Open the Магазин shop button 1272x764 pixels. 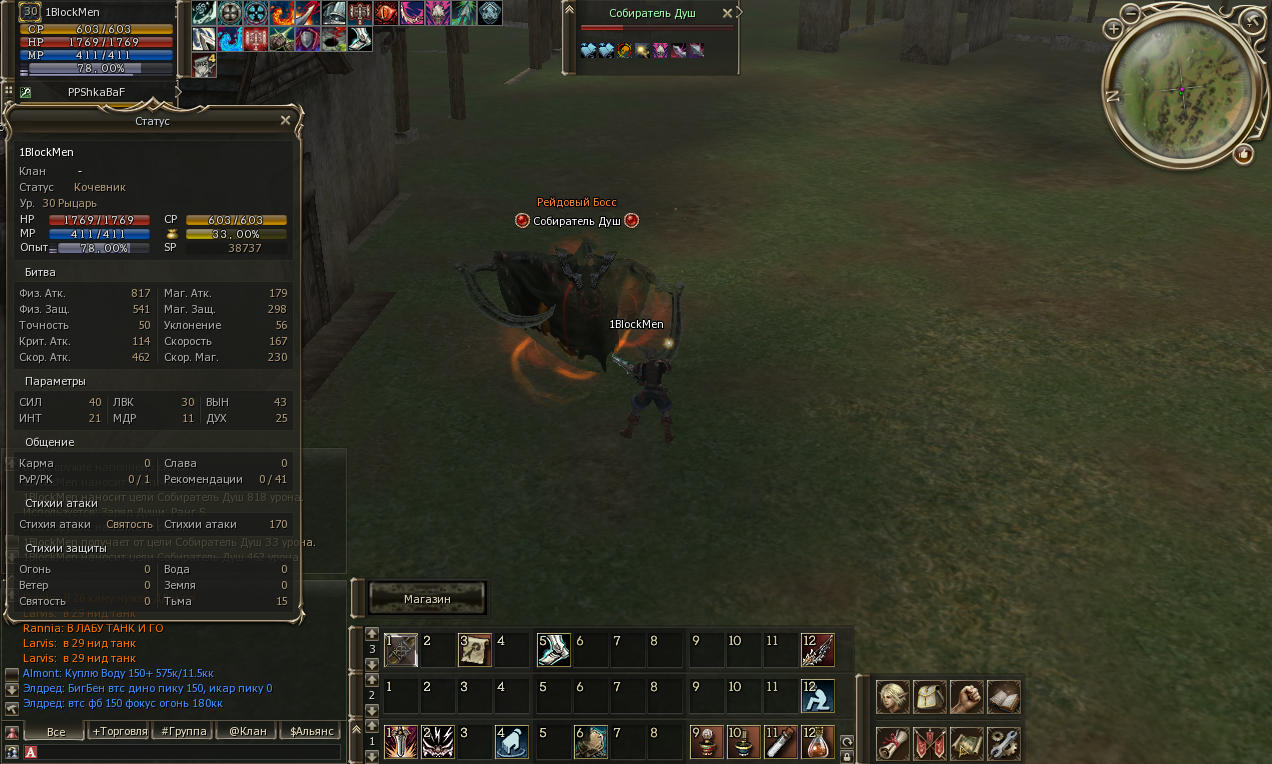tap(427, 598)
